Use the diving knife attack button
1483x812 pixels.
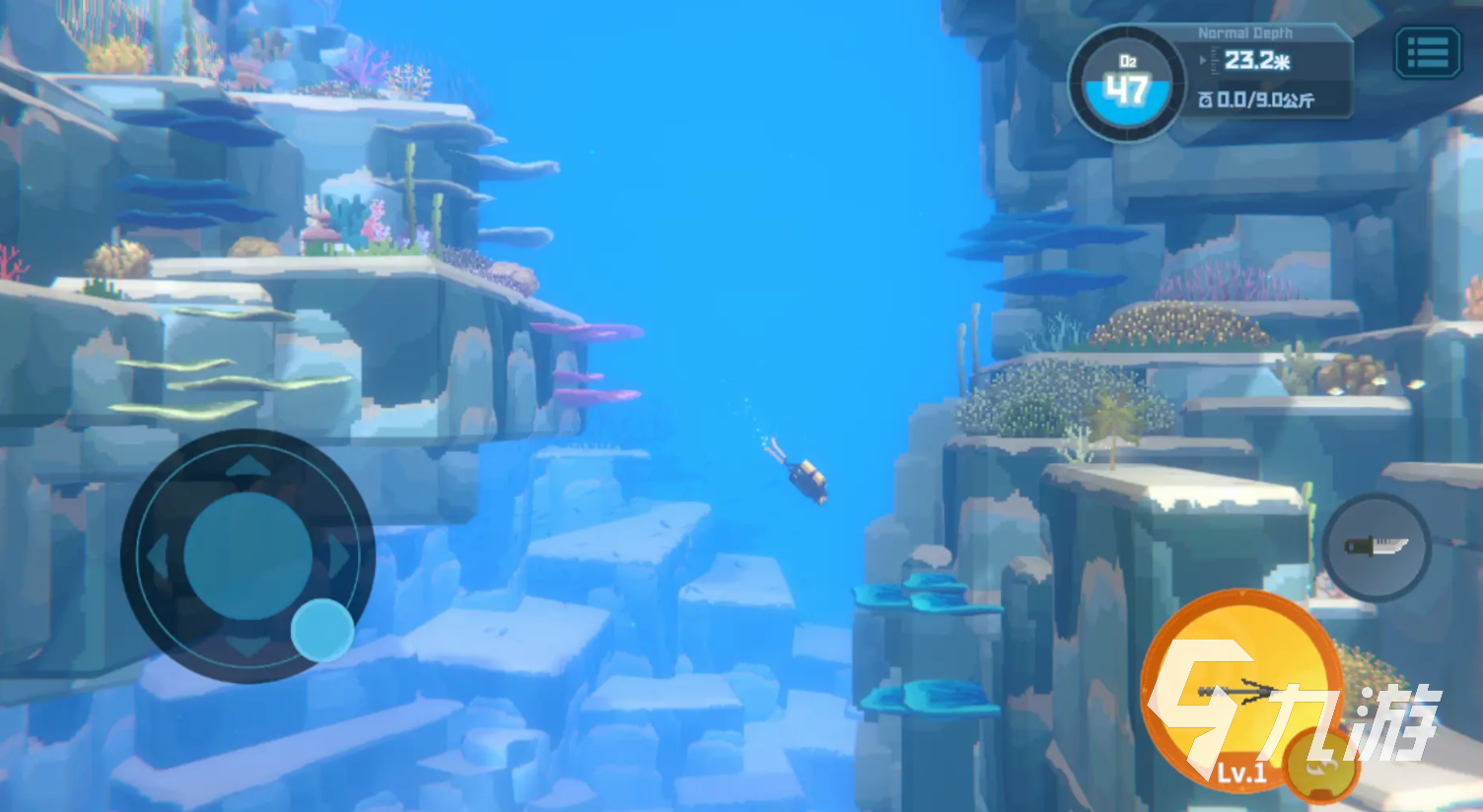point(1376,547)
